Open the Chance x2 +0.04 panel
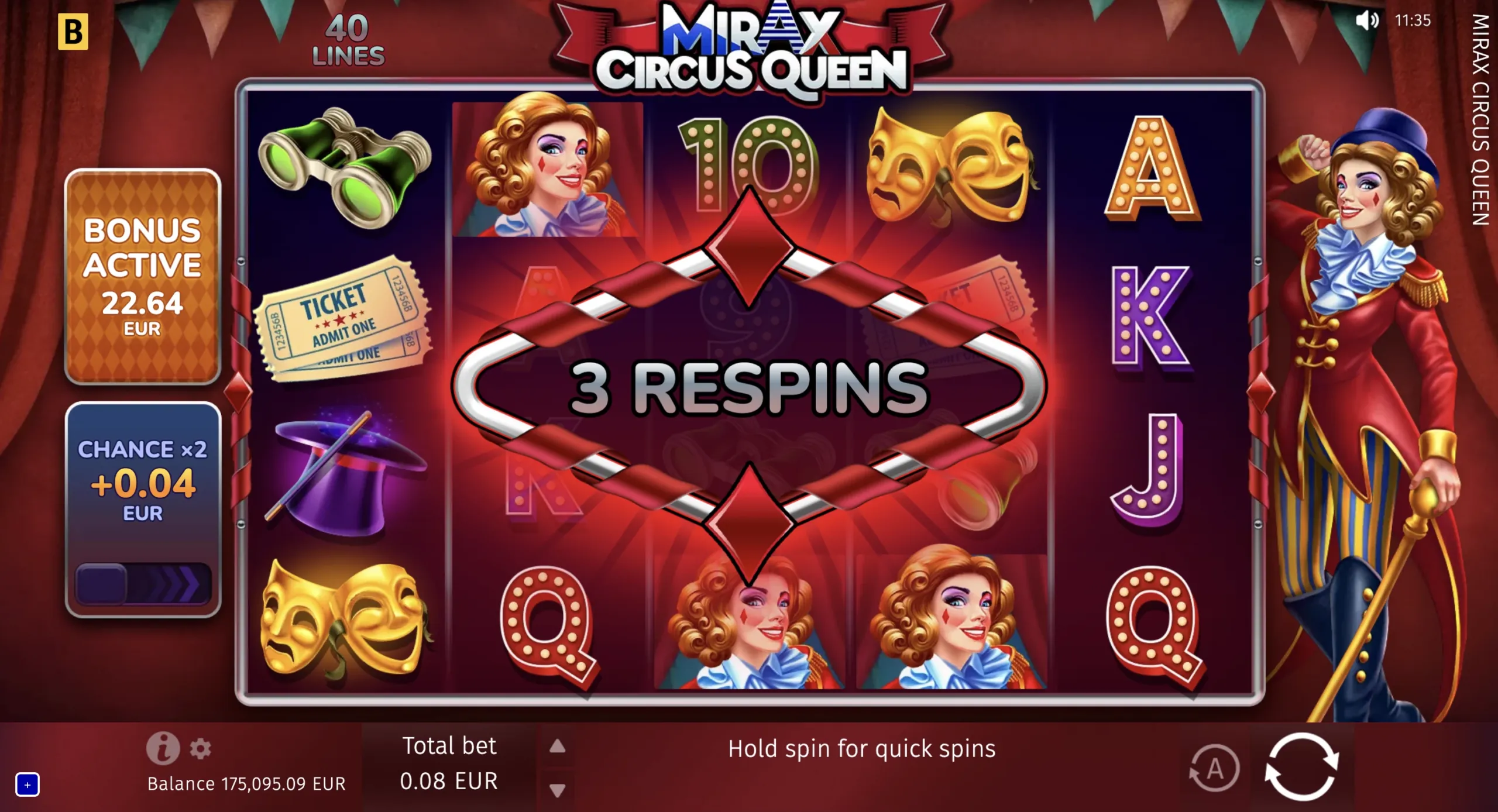Screen dimensions: 1498x812 [144, 480]
